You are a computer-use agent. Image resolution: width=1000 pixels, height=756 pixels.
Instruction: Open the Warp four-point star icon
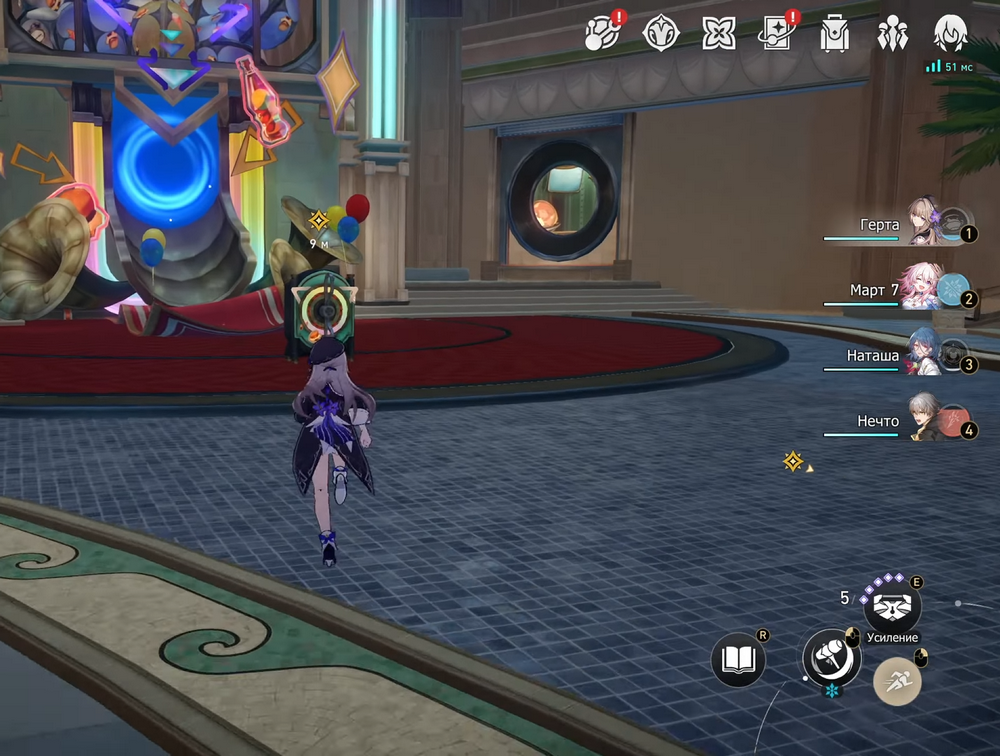[719, 34]
